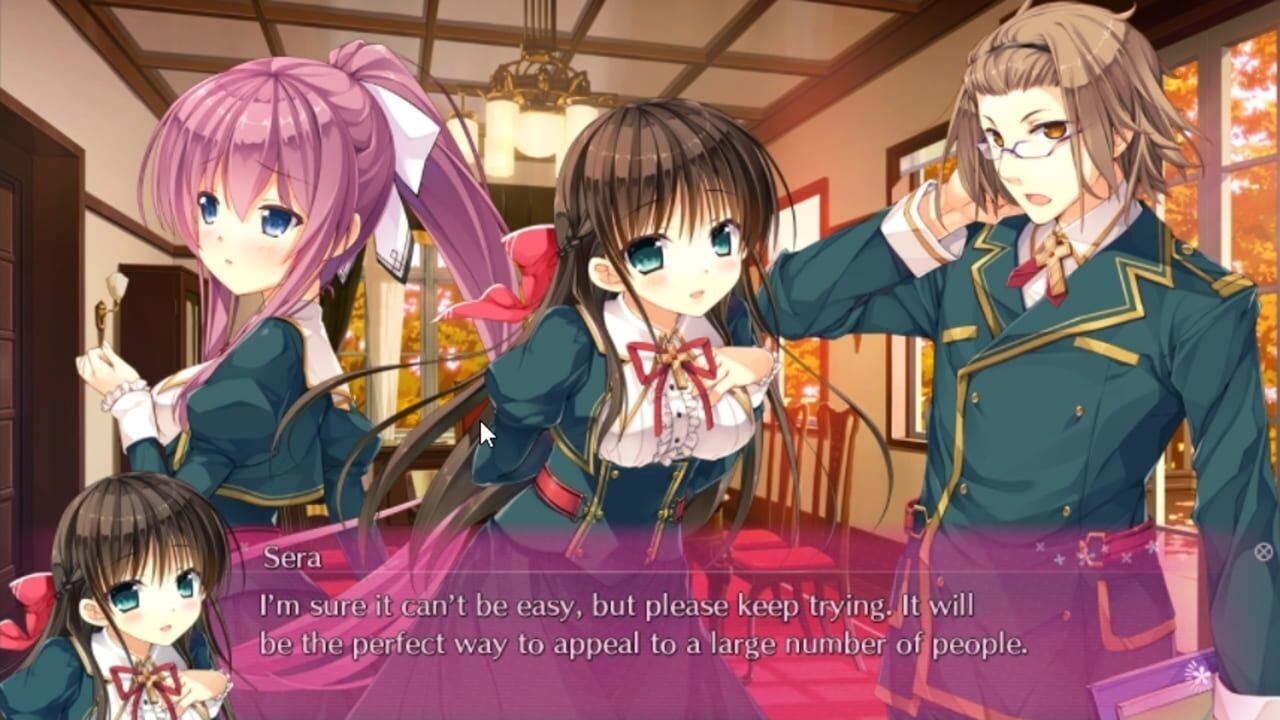Viewport: 1280px width, 720px height.
Task: Click the red neck ribbon on Sera's blouse
Action: pos(672,355)
